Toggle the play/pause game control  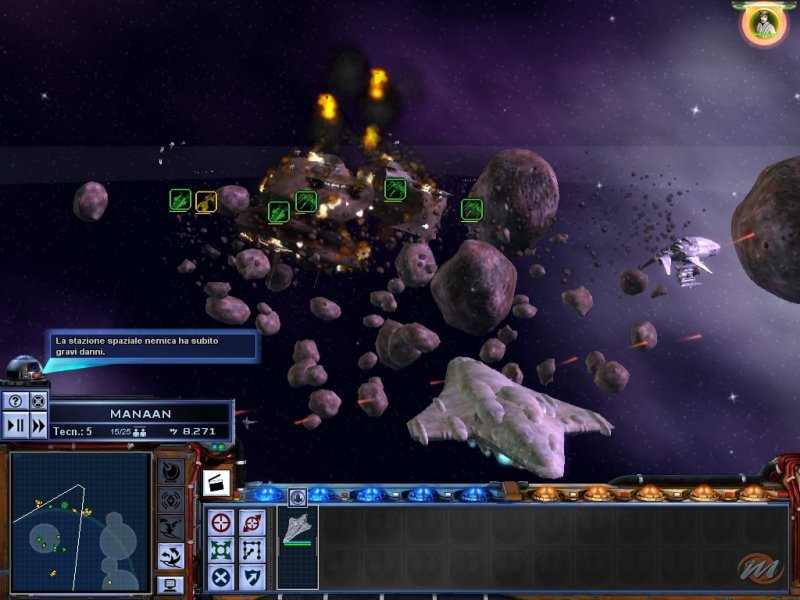[15, 425]
